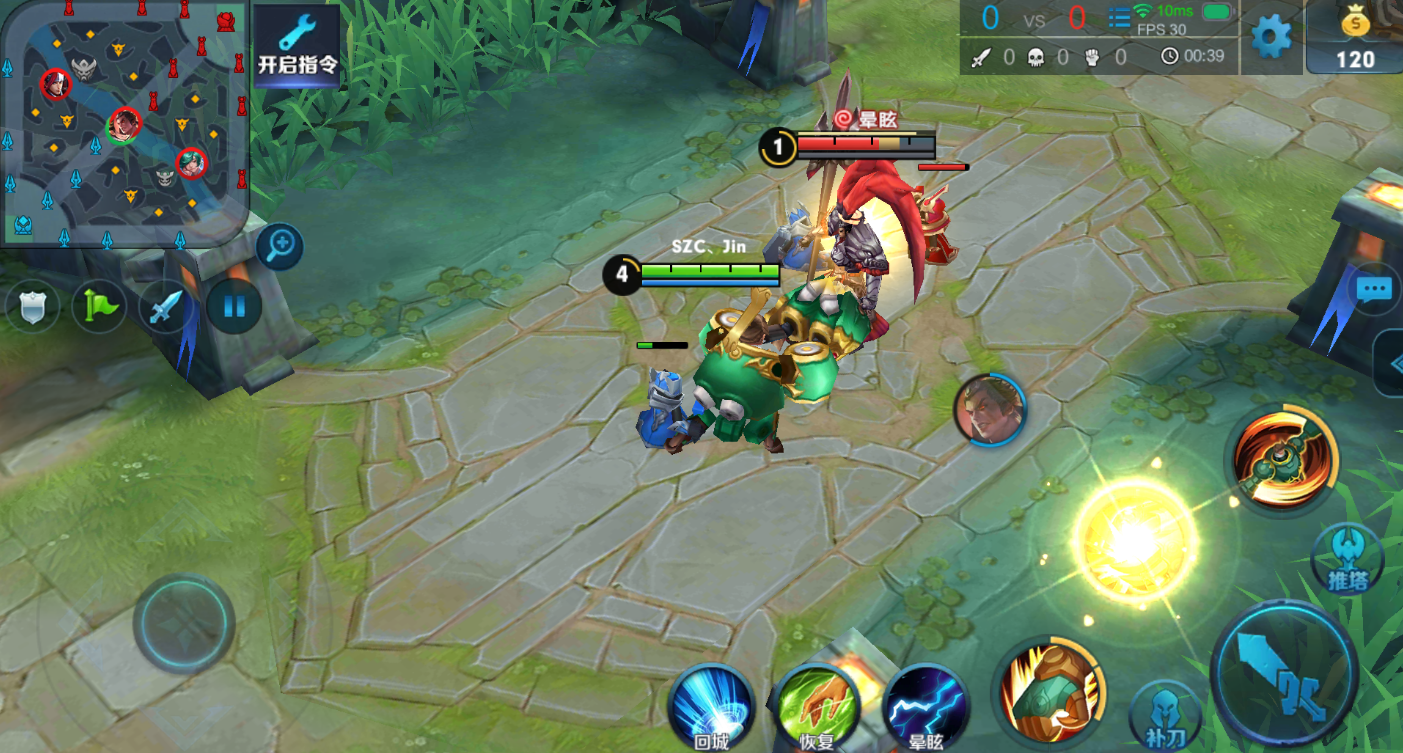Click the 开启指令 wrench button
This screenshot has width=1403, height=753.
[x=297, y=46]
